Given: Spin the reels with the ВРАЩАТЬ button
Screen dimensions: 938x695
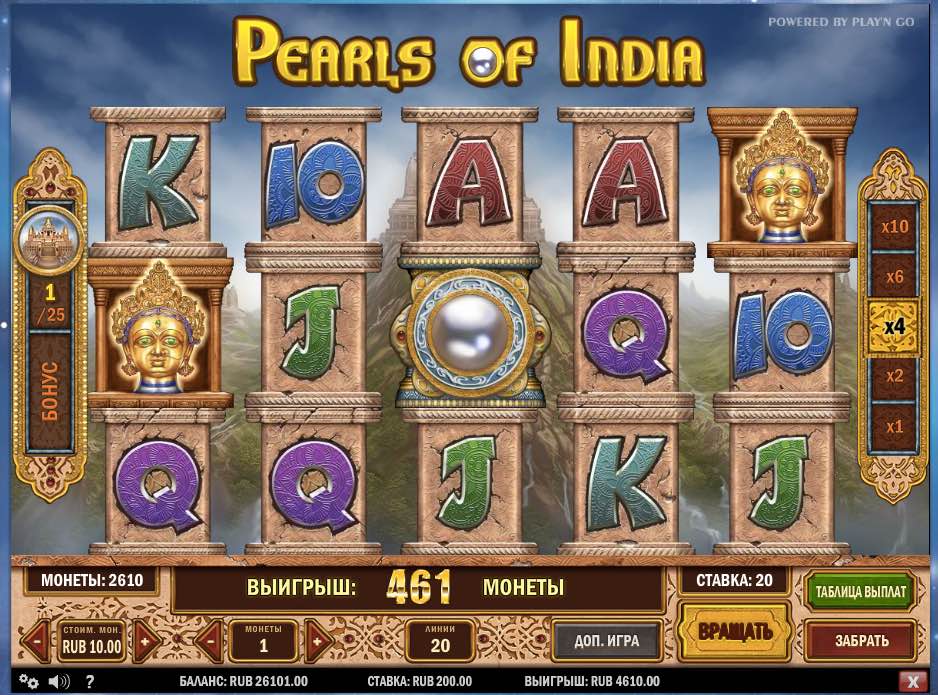Looking at the screenshot, I should coord(734,630).
